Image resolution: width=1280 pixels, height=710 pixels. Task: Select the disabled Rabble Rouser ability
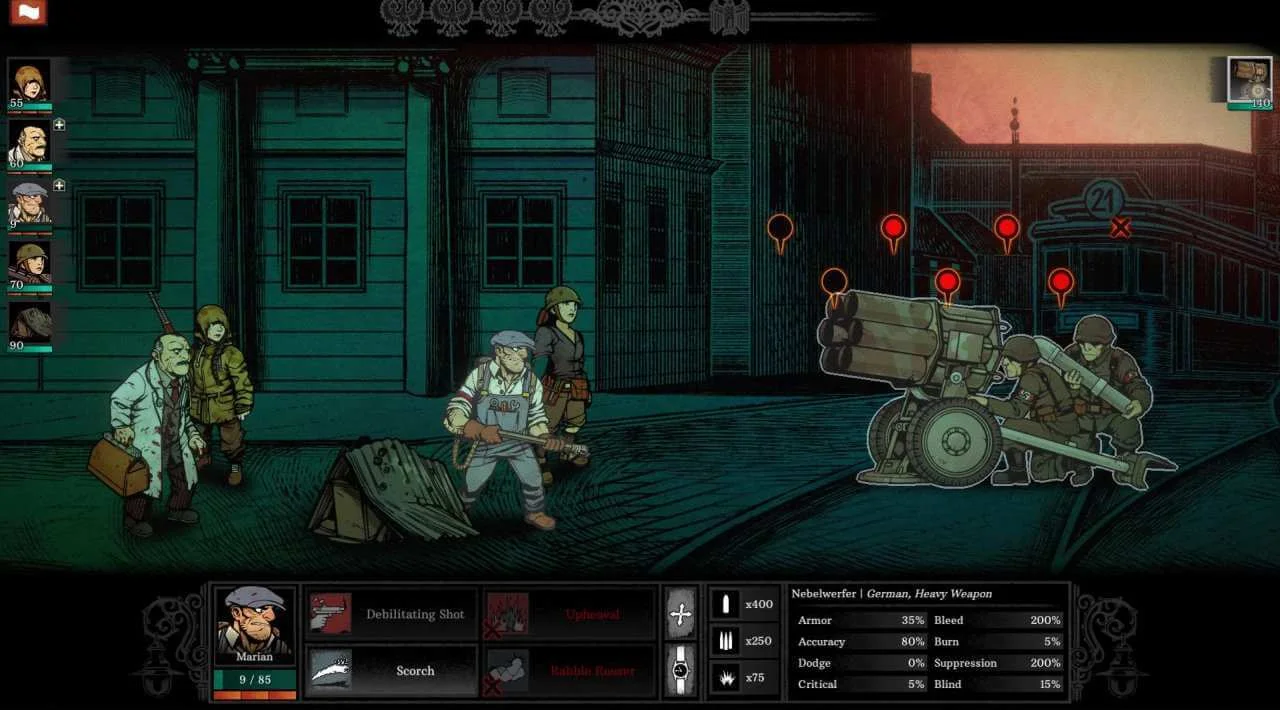(x=569, y=670)
